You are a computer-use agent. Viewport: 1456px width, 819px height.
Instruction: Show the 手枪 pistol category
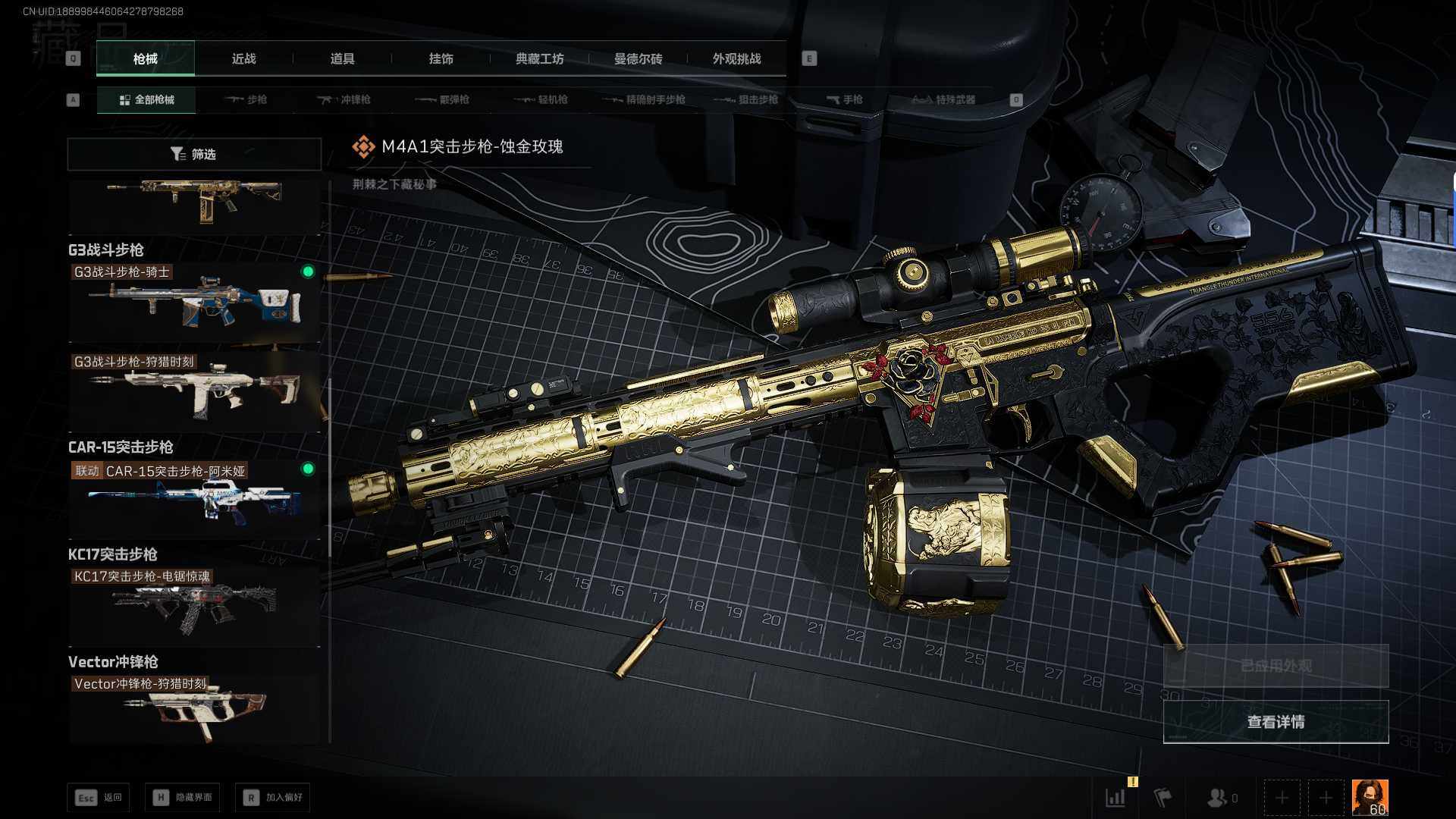(x=844, y=100)
